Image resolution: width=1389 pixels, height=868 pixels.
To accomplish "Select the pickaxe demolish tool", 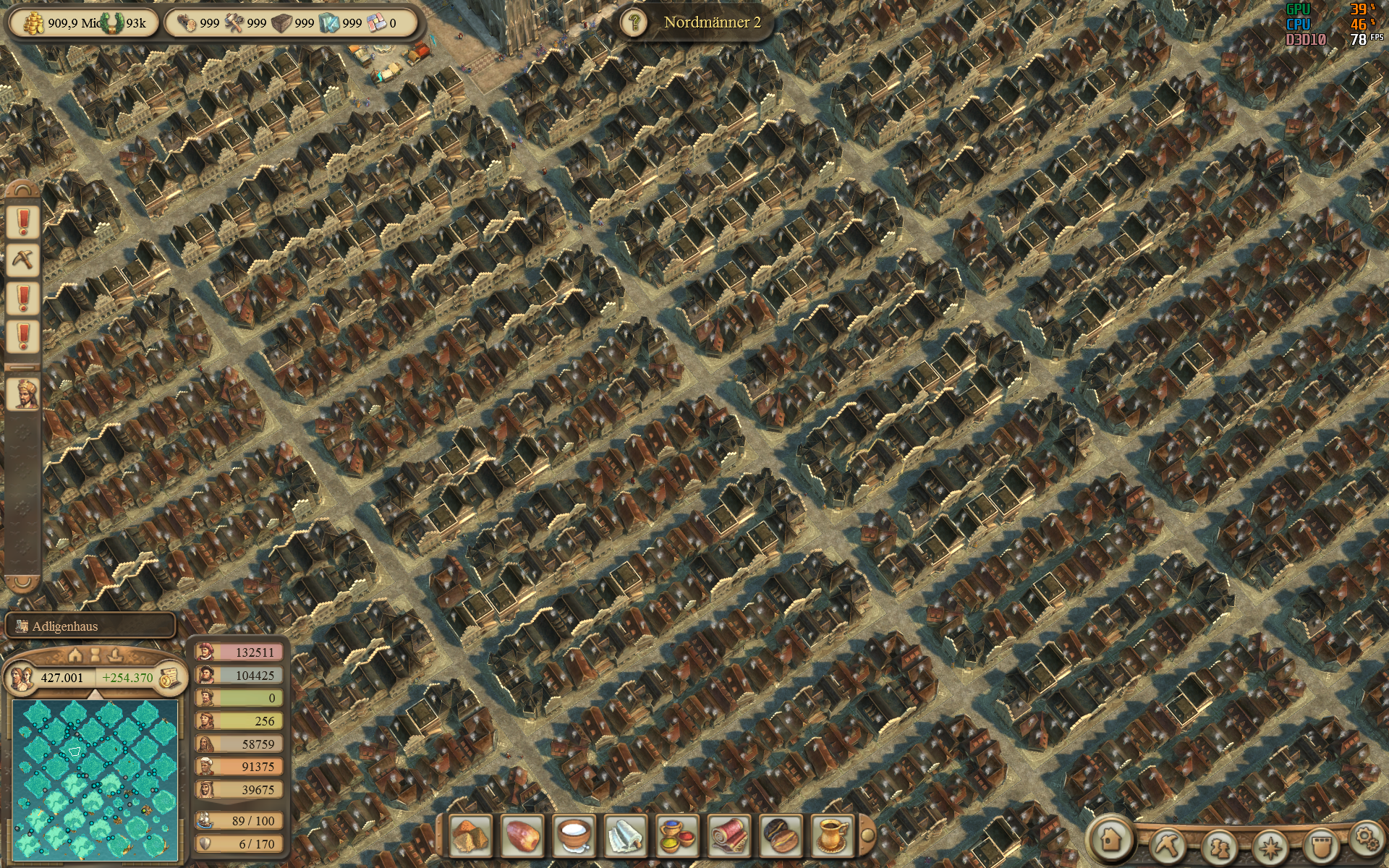I will click(x=1167, y=843).
